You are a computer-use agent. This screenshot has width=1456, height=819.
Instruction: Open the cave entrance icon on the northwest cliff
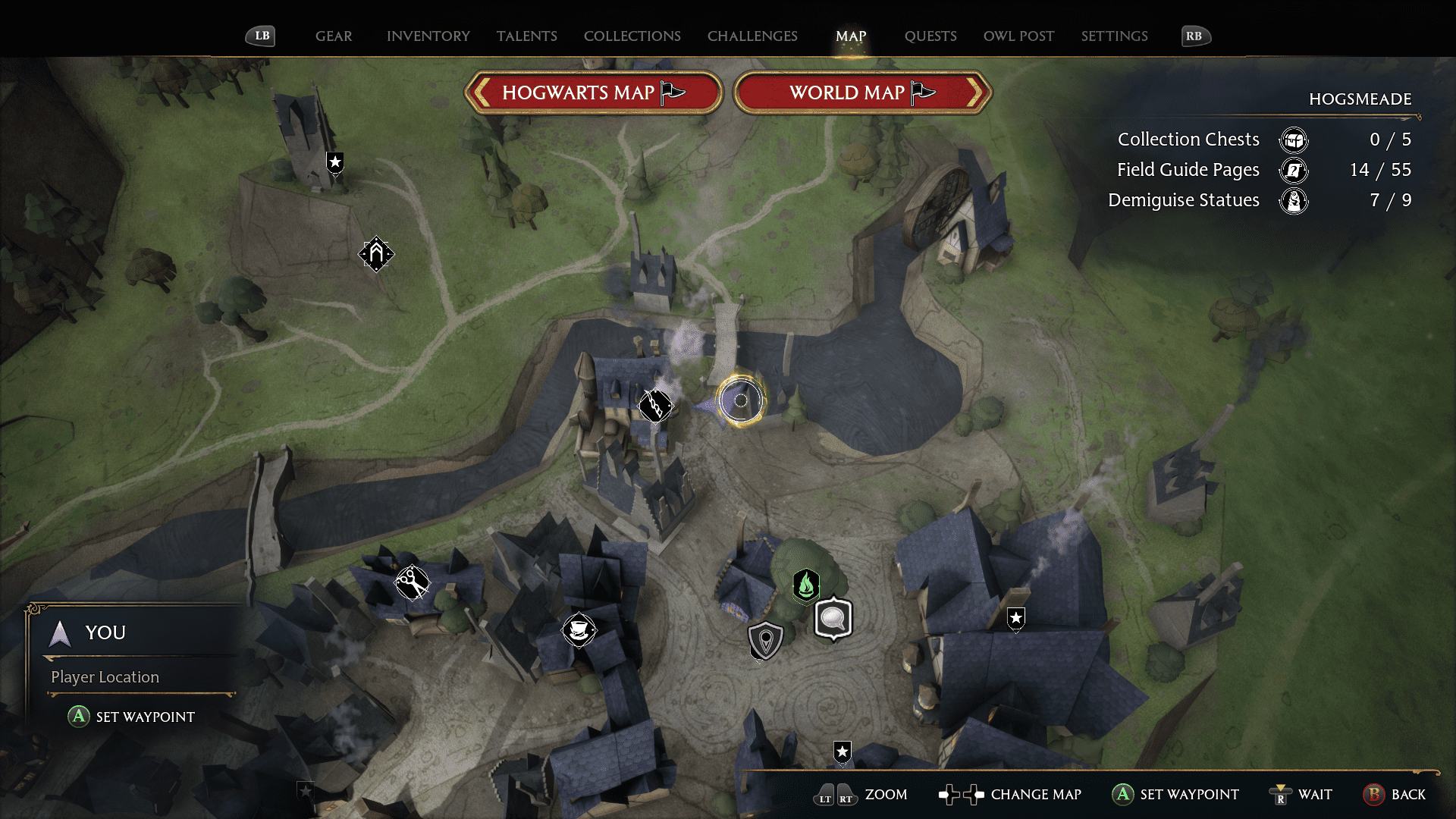pos(375,254)
